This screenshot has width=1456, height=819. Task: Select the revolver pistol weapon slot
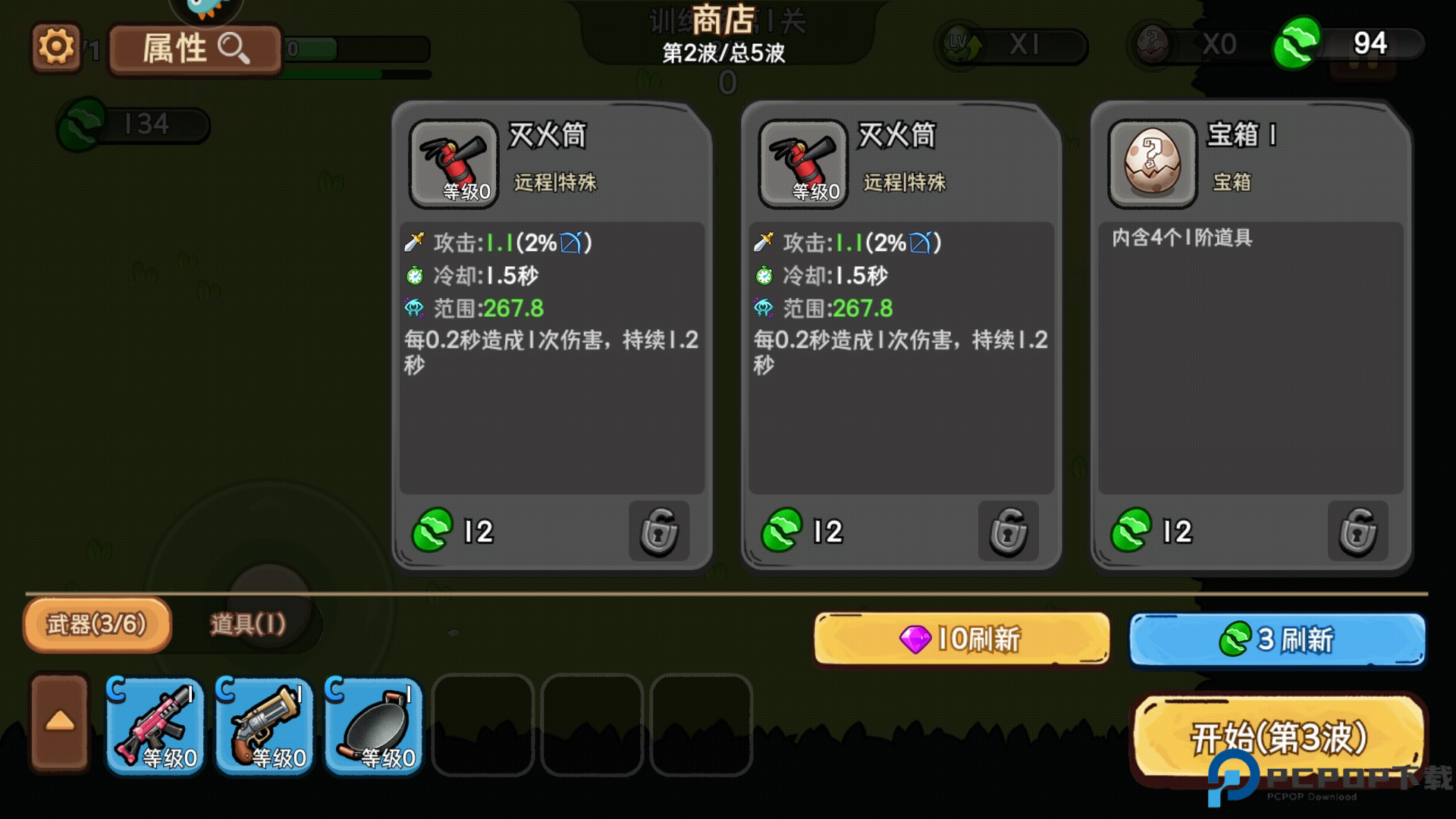[265, 726]
